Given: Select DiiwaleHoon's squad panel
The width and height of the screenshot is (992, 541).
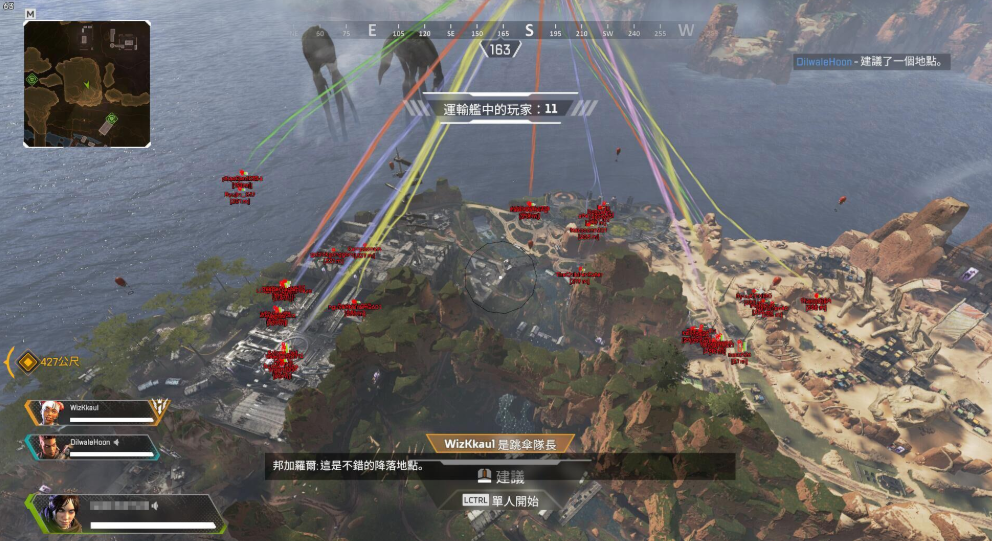Looking at the screenshot, I should (x=98, y=447).
